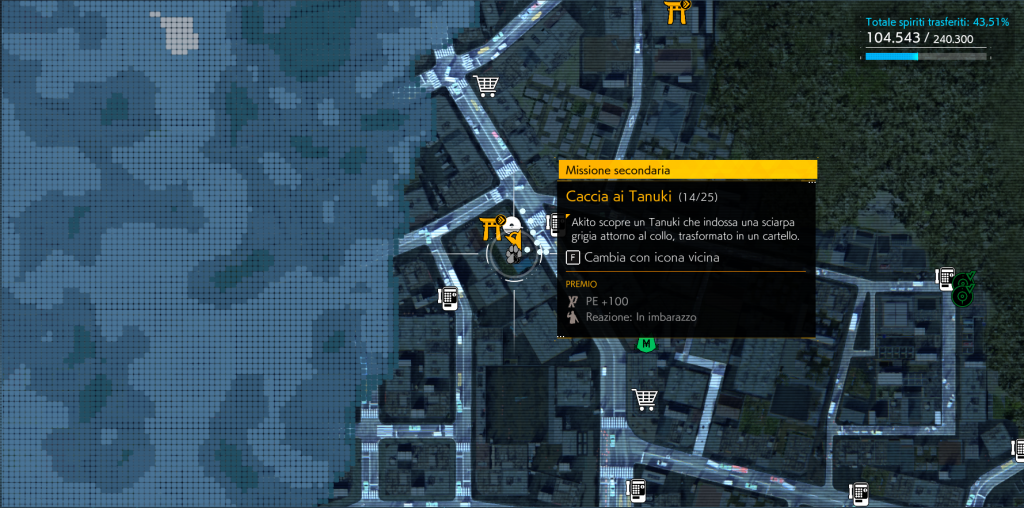Click the green M metro marker
The image size is (1024, 508).
[x=647, y=344]
